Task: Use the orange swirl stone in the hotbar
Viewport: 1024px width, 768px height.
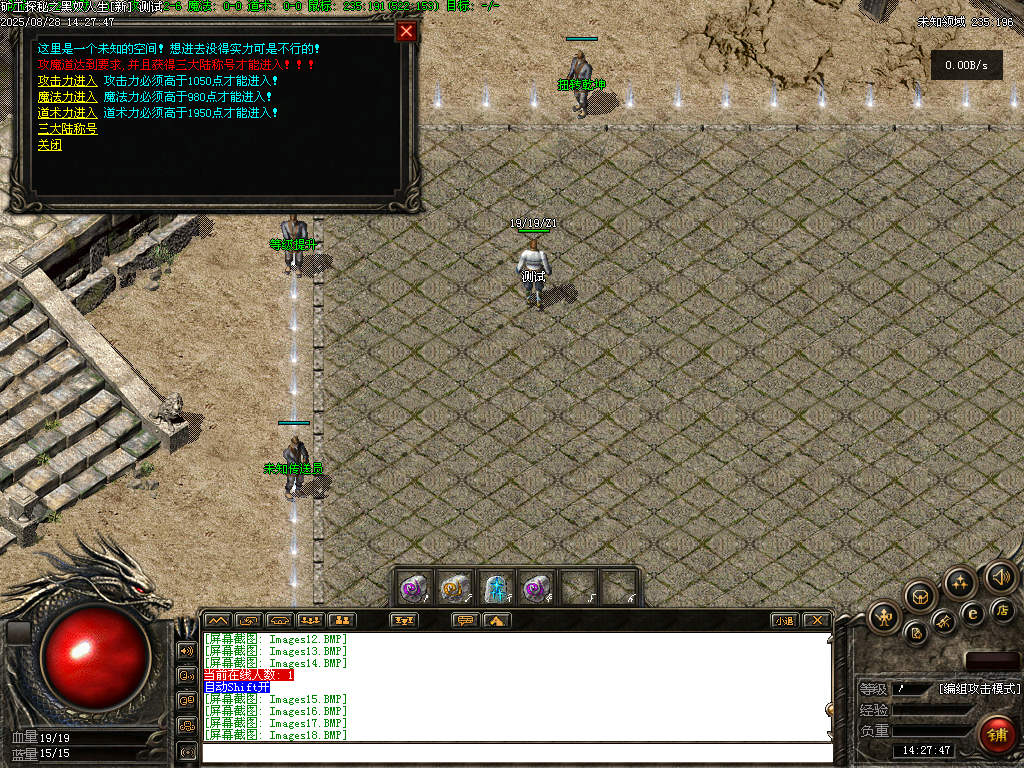Action: pyautogui.click(x=455, y=588)
